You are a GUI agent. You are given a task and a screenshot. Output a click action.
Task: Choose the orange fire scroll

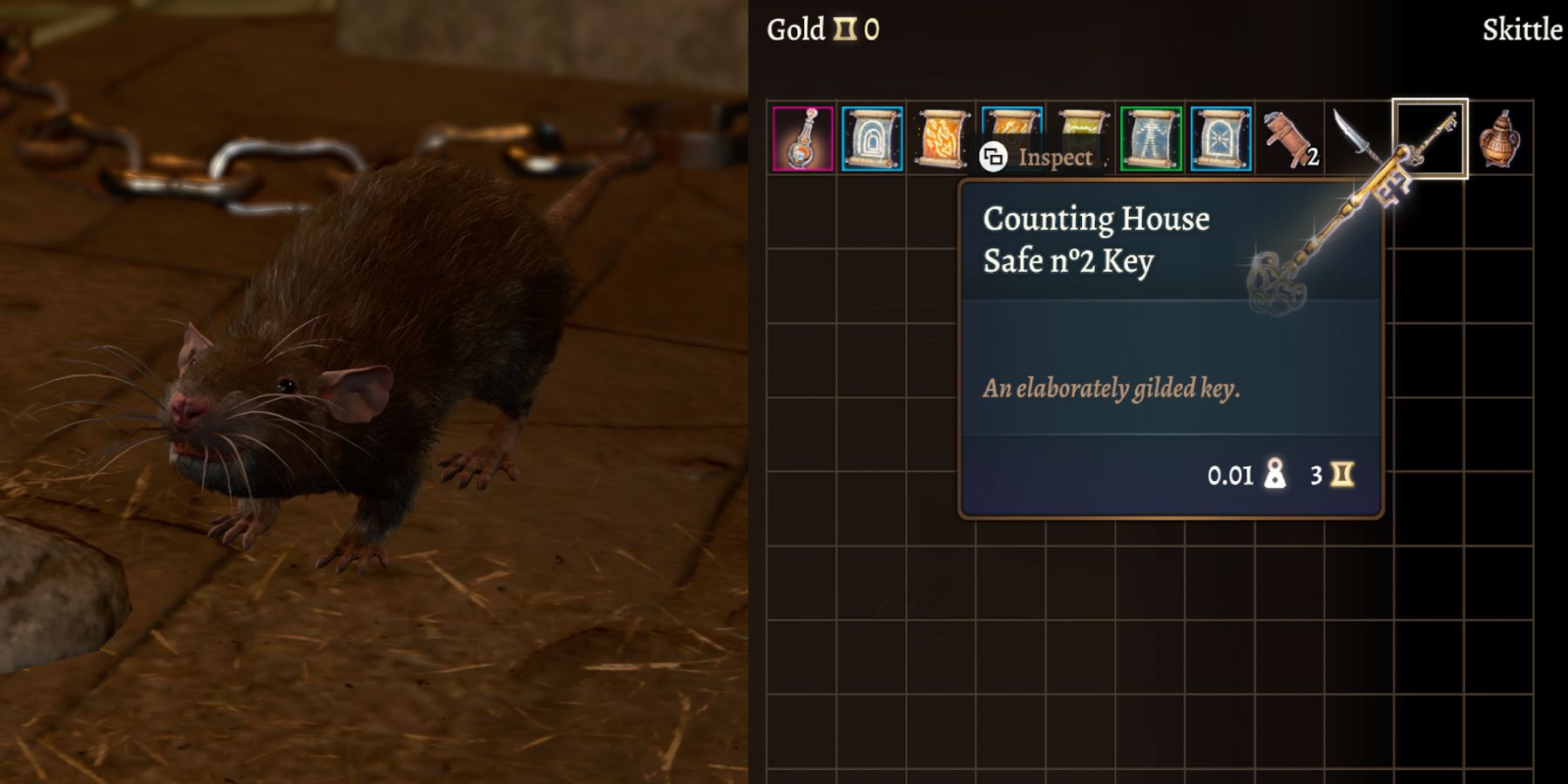point(942,138)
